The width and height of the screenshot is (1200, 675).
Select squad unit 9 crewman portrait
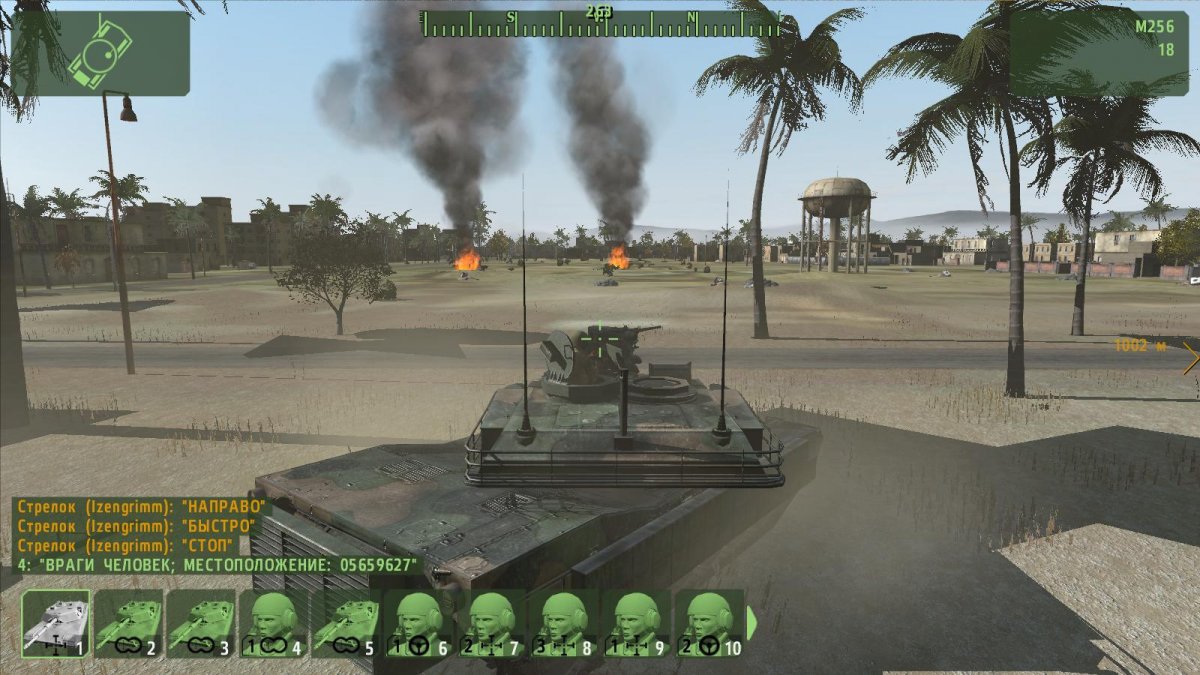[637, 623]
